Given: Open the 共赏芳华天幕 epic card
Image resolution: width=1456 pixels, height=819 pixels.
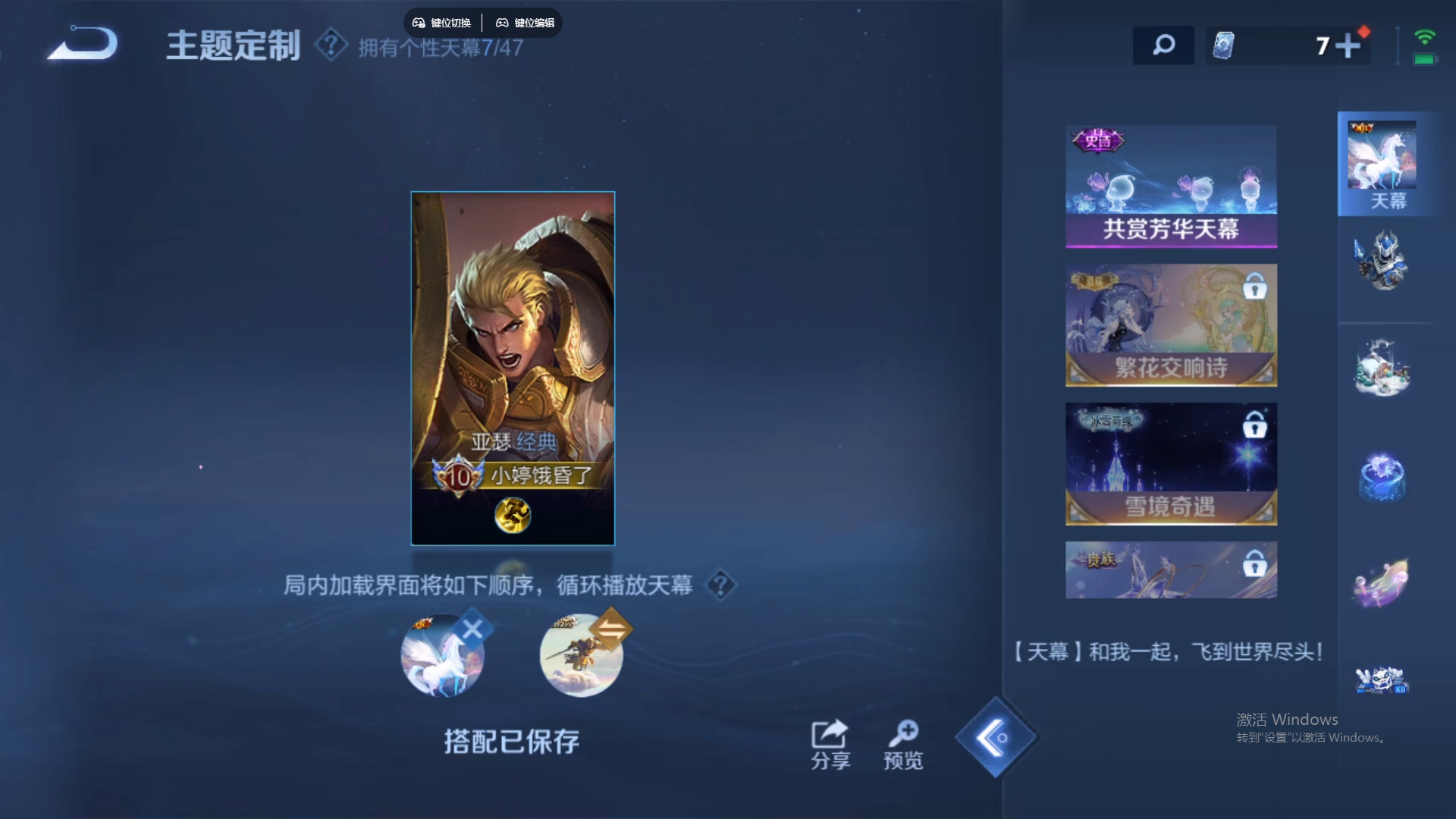Looking at the screenshot, I should 1171,186.
